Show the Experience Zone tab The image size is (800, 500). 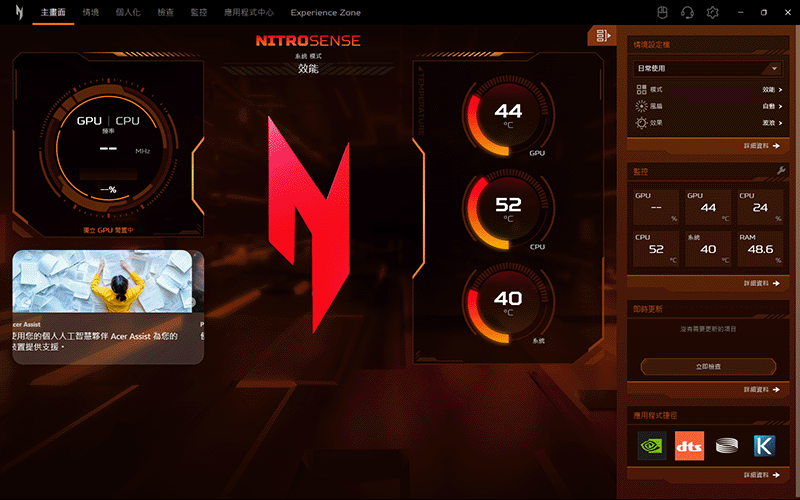pyautogui.click(x=326, y=13)
